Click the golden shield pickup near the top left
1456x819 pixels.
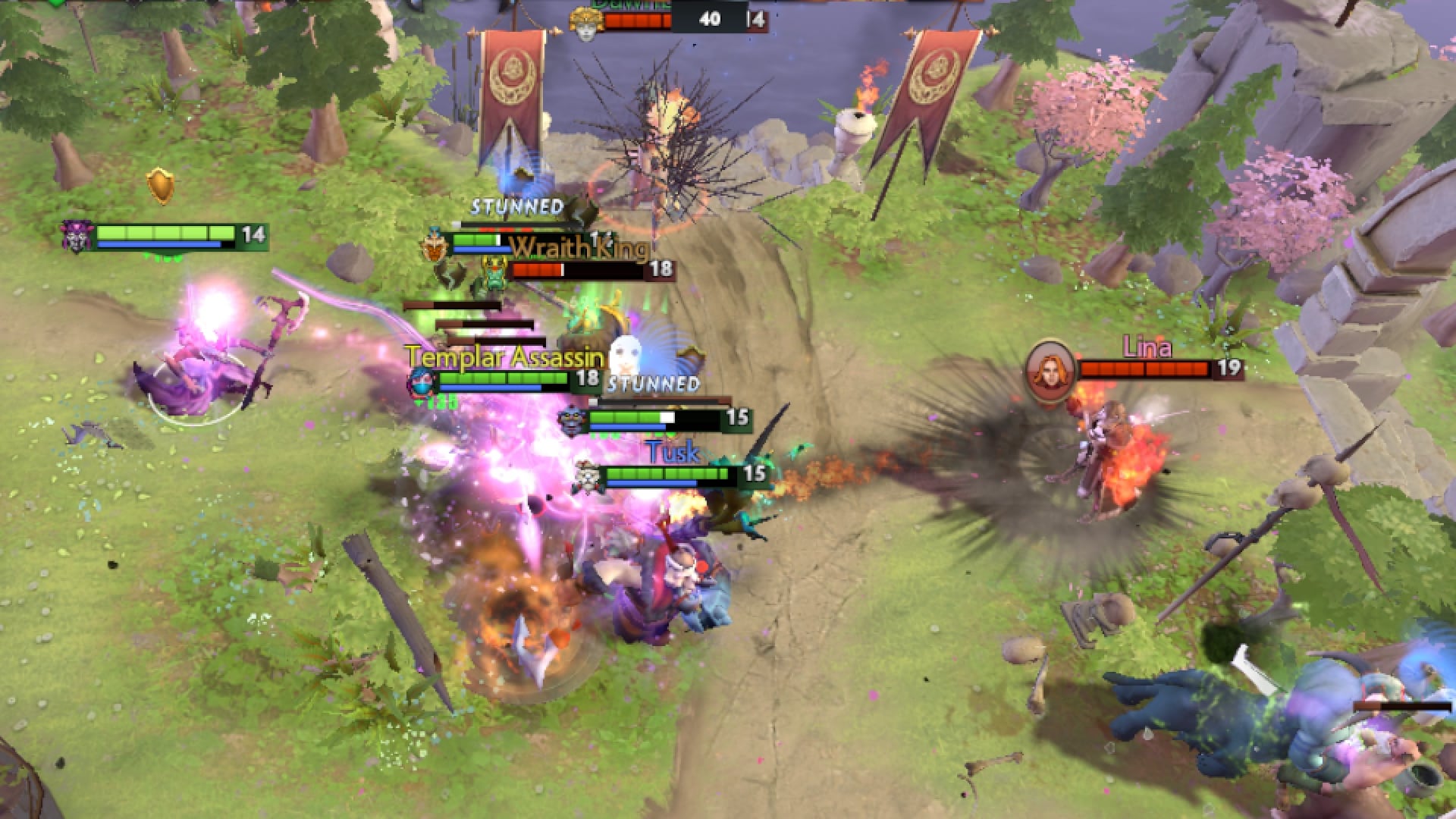pos(160,184)
